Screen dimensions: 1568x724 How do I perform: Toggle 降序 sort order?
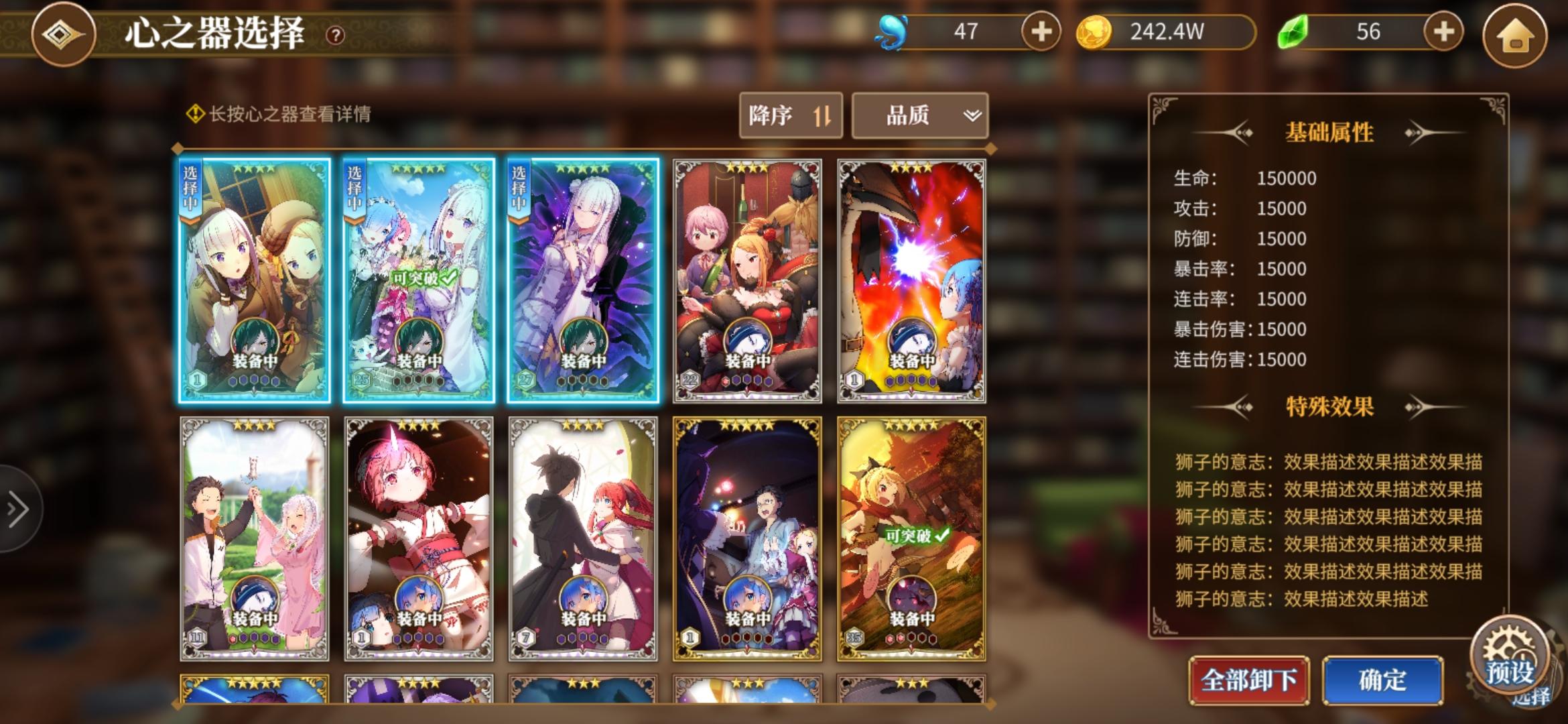click(789, 115)
